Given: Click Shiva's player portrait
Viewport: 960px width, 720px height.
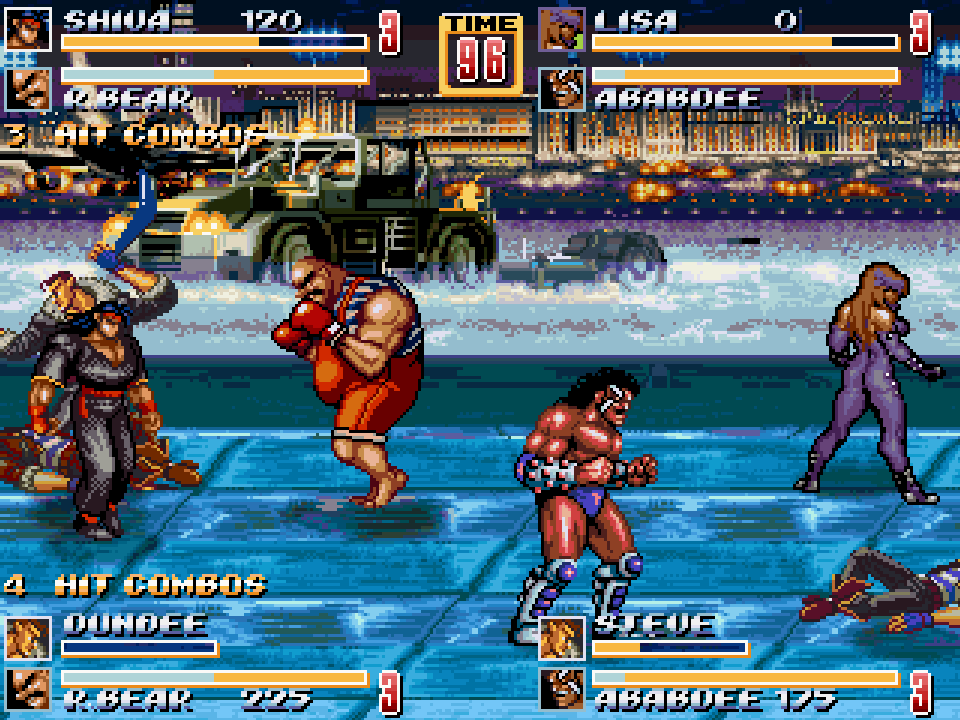Looking at the screenshot, I should pos(28,28).
